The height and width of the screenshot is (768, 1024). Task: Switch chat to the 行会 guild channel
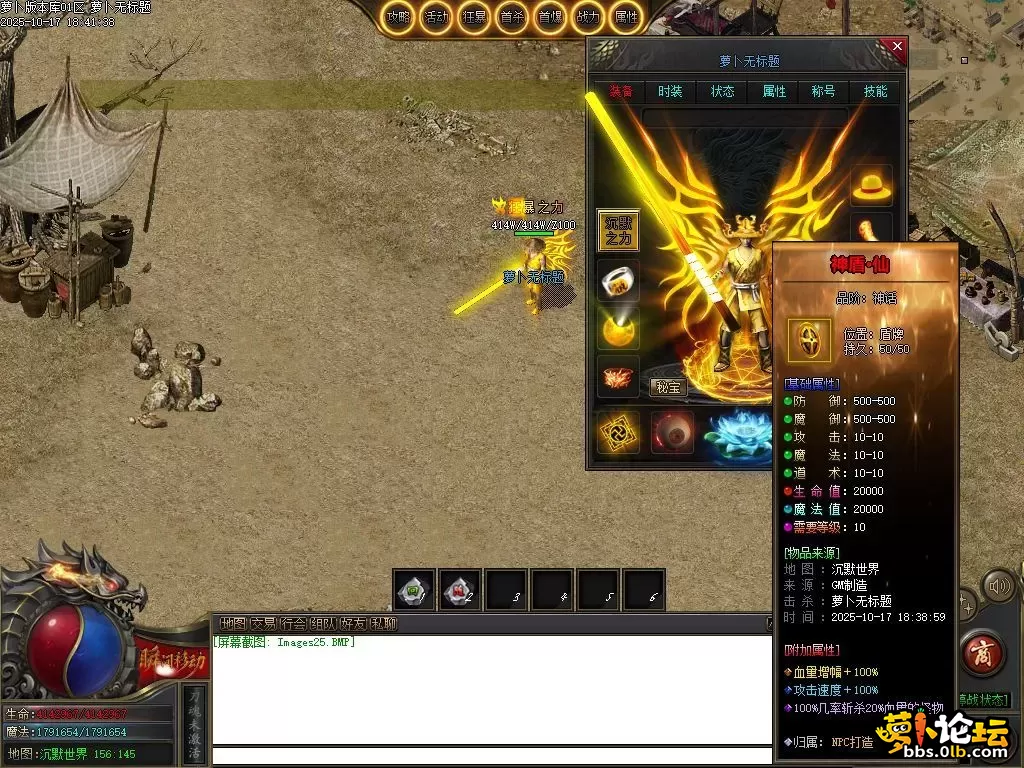coord(293,624)
